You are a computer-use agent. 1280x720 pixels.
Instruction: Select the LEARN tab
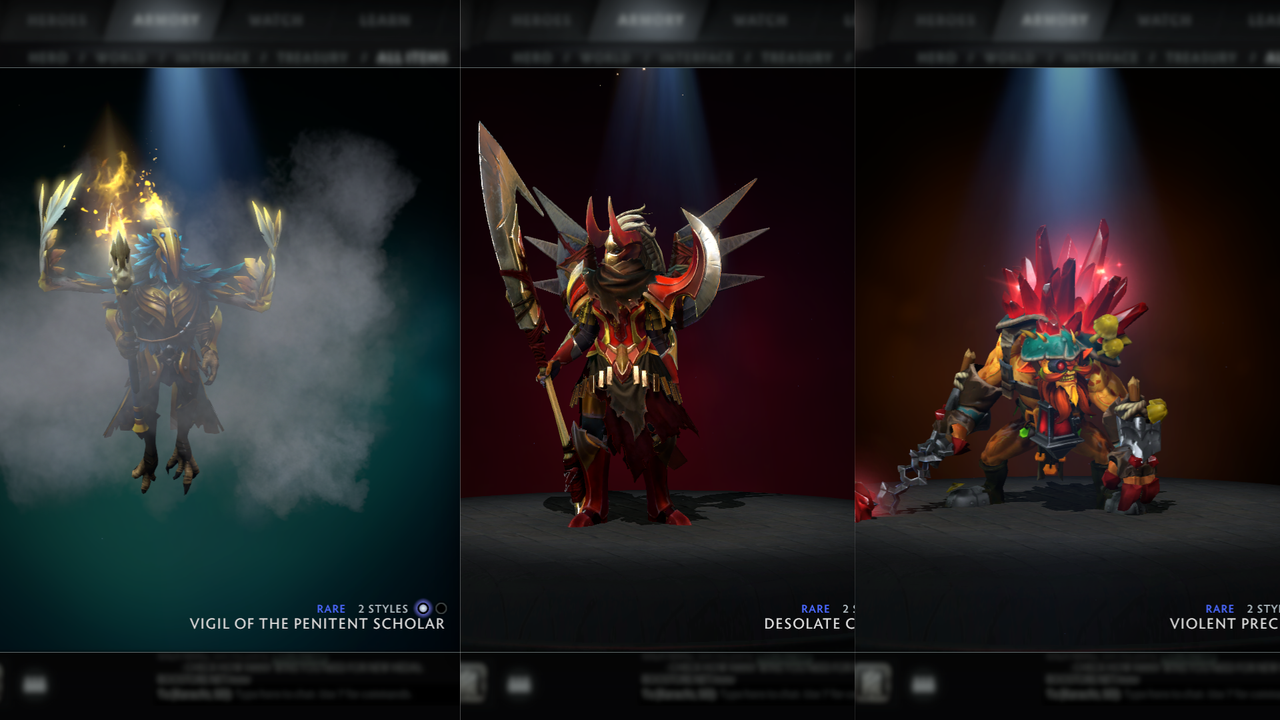point(385,17)
